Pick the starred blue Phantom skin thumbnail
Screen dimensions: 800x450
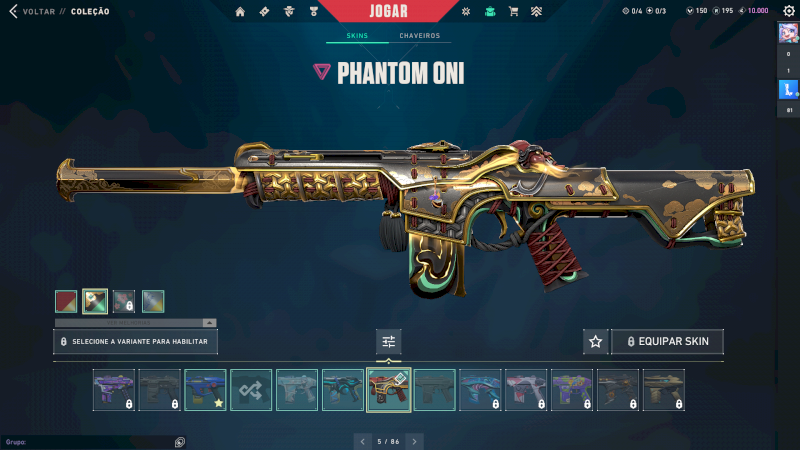tap(205, 390)
